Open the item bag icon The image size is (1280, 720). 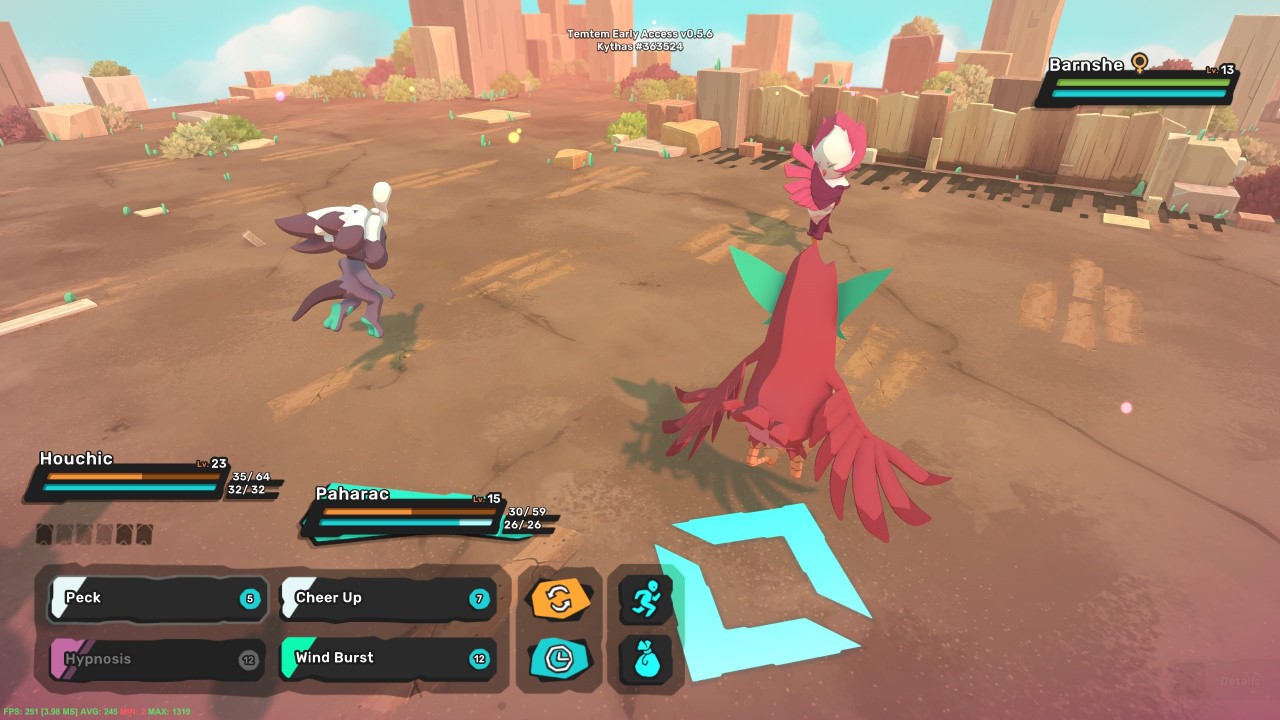(645, 660)
